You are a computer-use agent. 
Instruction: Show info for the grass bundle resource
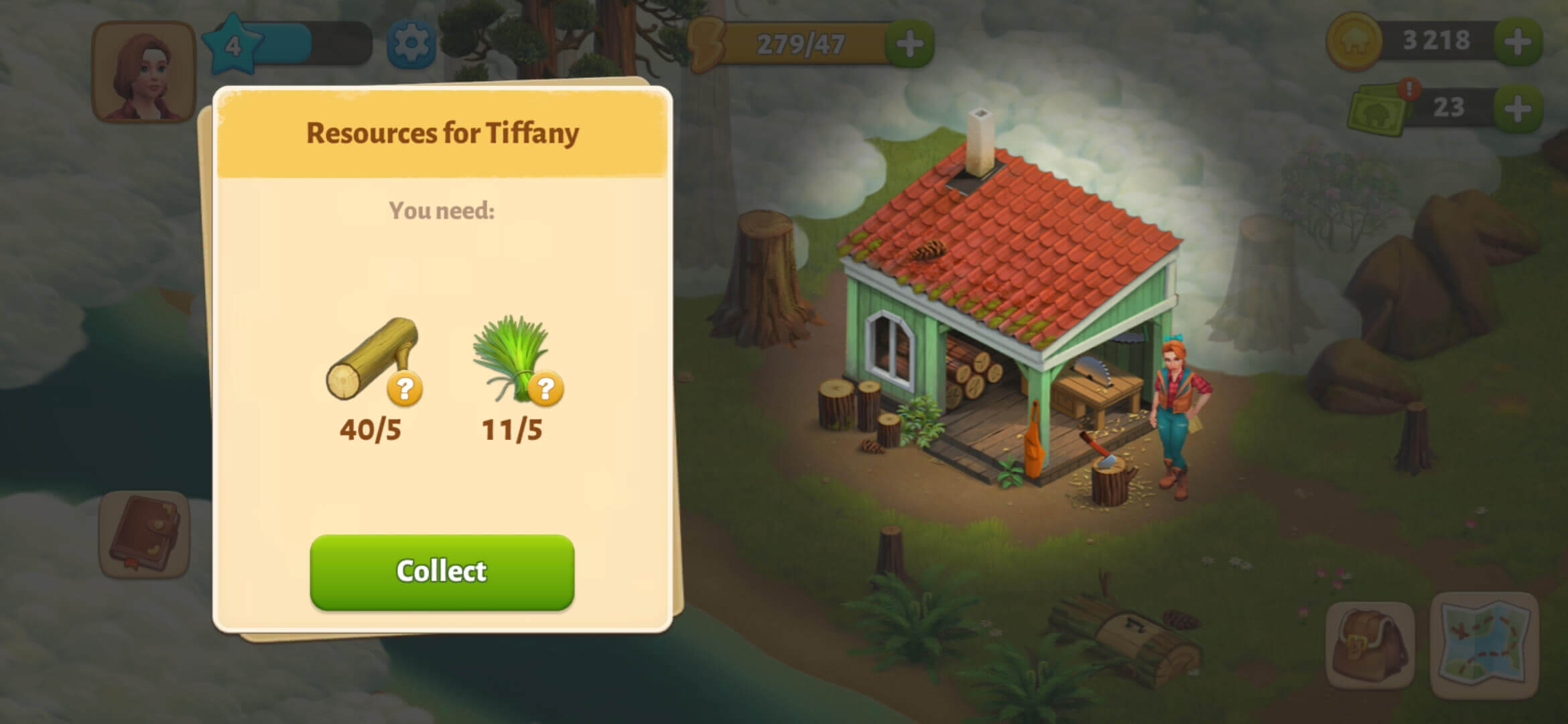546,389
